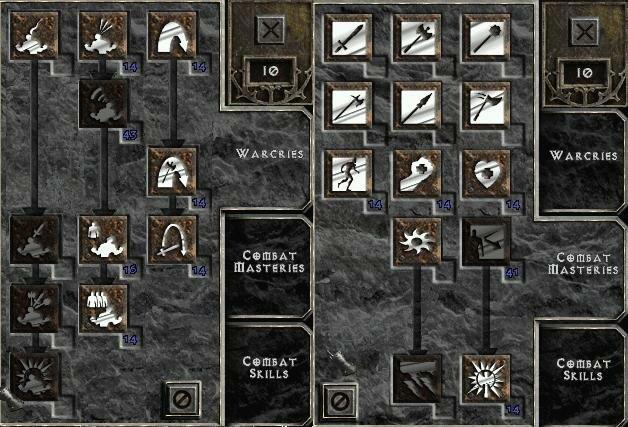
Task: Select the level 45 warcry skill icon
Action: (x=104, y=104)
